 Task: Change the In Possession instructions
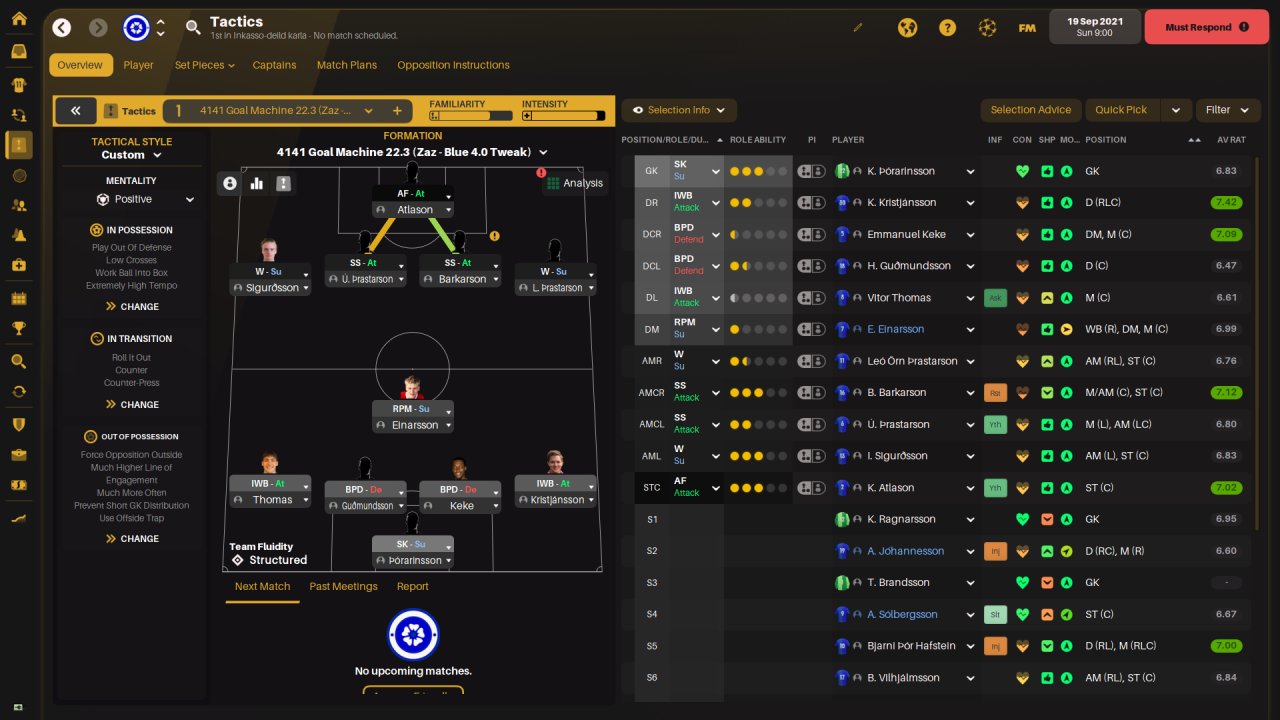pos(132,306)
